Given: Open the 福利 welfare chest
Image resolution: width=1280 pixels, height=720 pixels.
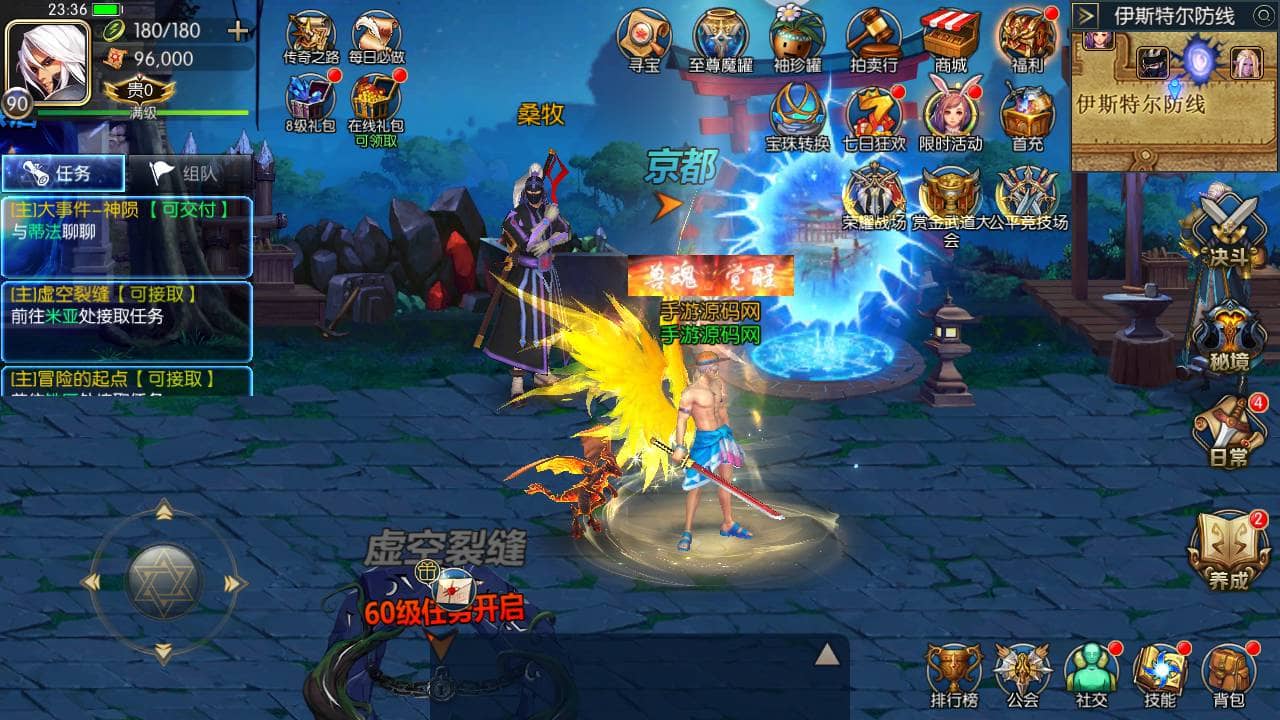Looking at the screenshot, I should click(x=1027, y=38).
